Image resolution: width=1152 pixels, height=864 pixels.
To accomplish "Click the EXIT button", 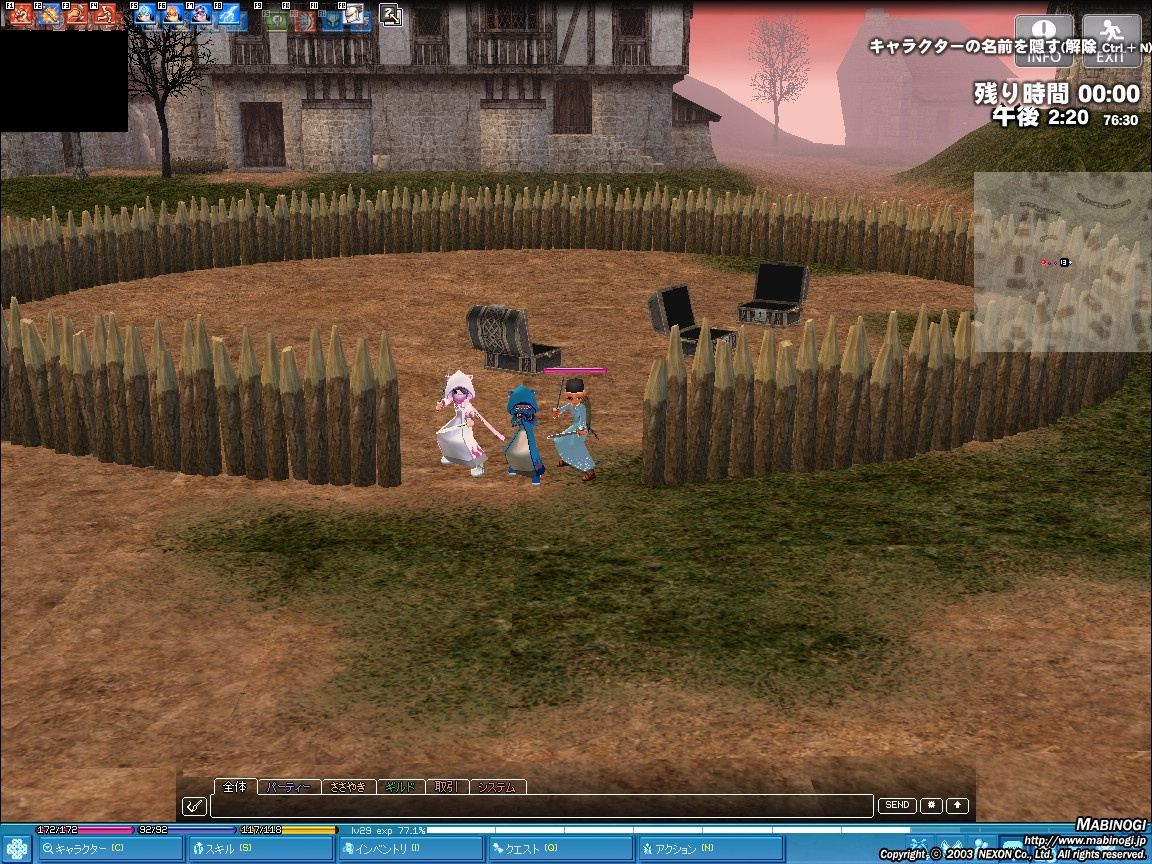I will coord(1111,41).
